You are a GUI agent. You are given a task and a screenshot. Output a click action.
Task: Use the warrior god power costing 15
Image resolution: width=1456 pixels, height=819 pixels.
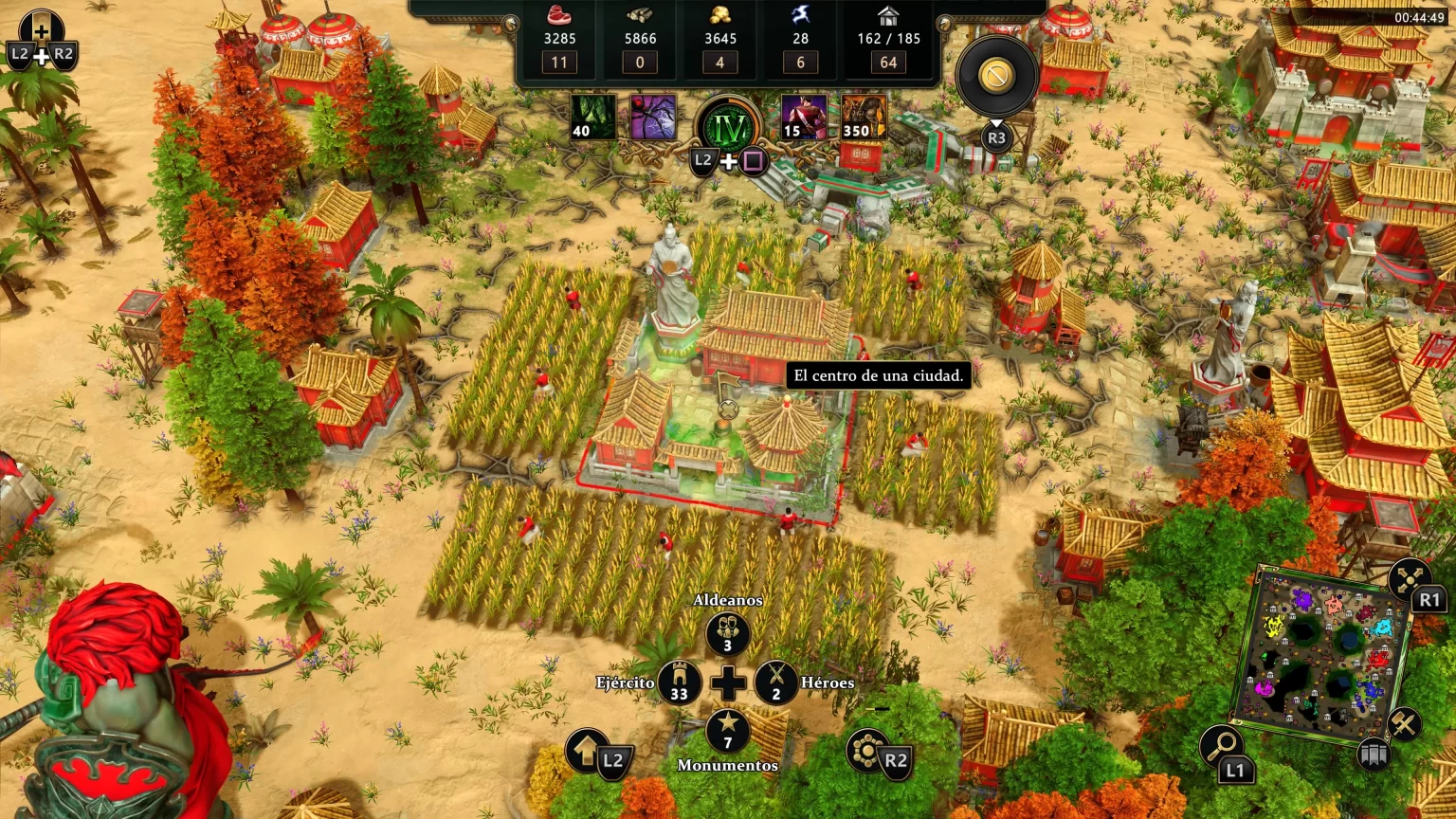click(x=803, y=118)
